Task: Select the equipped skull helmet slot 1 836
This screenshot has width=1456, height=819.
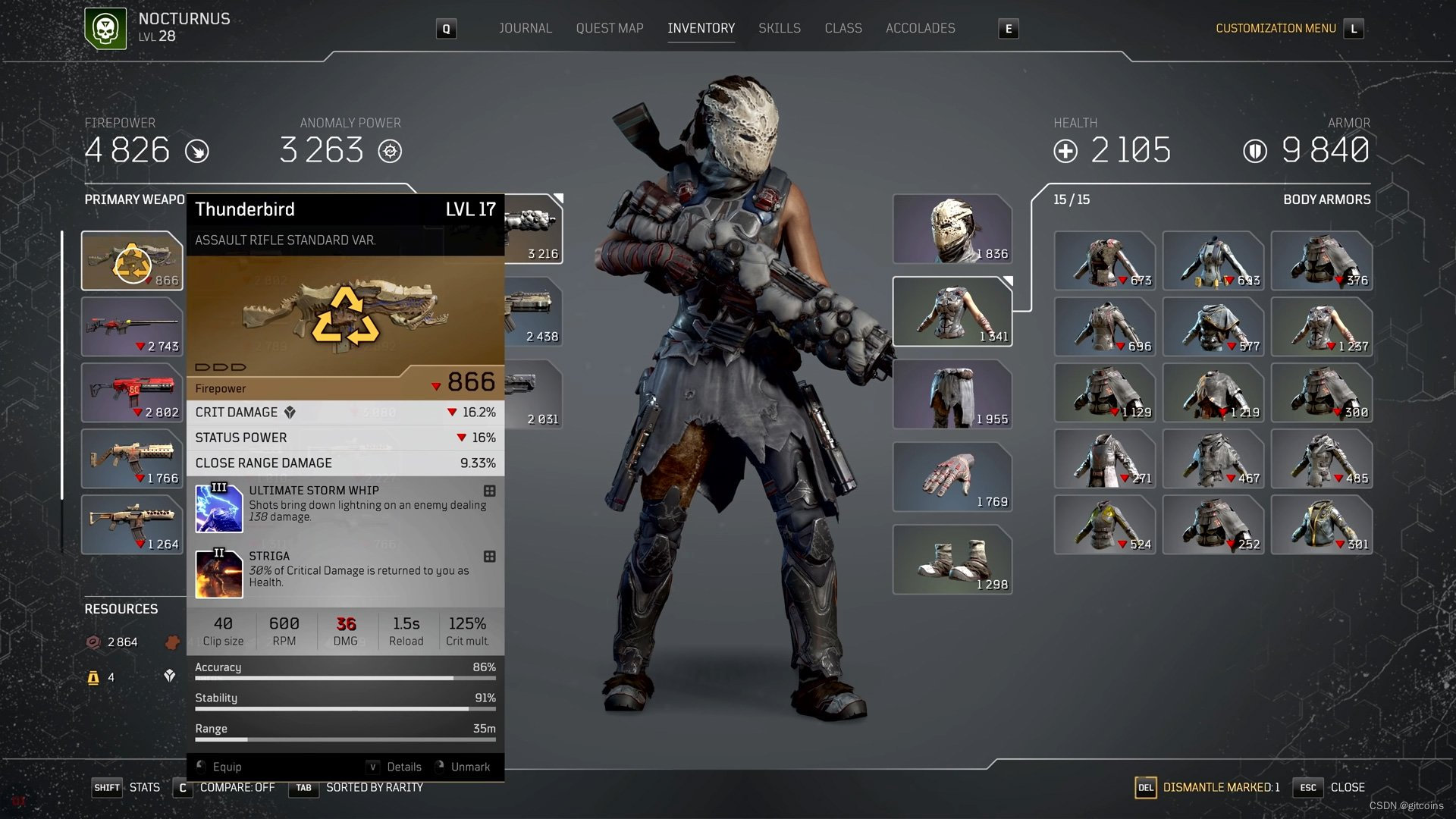Action: [952, 229]
